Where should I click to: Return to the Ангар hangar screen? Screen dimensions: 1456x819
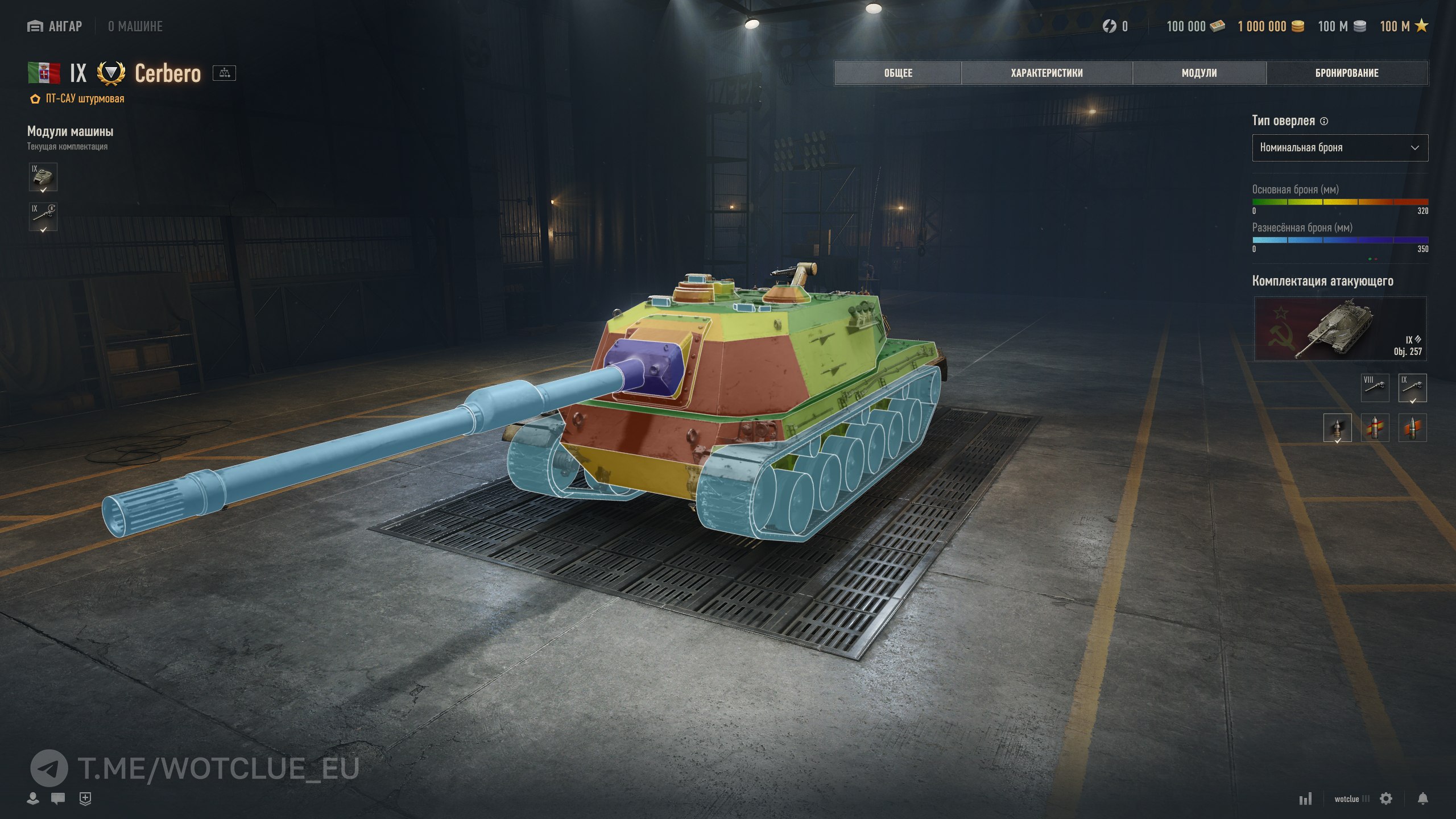coord(55,26)
